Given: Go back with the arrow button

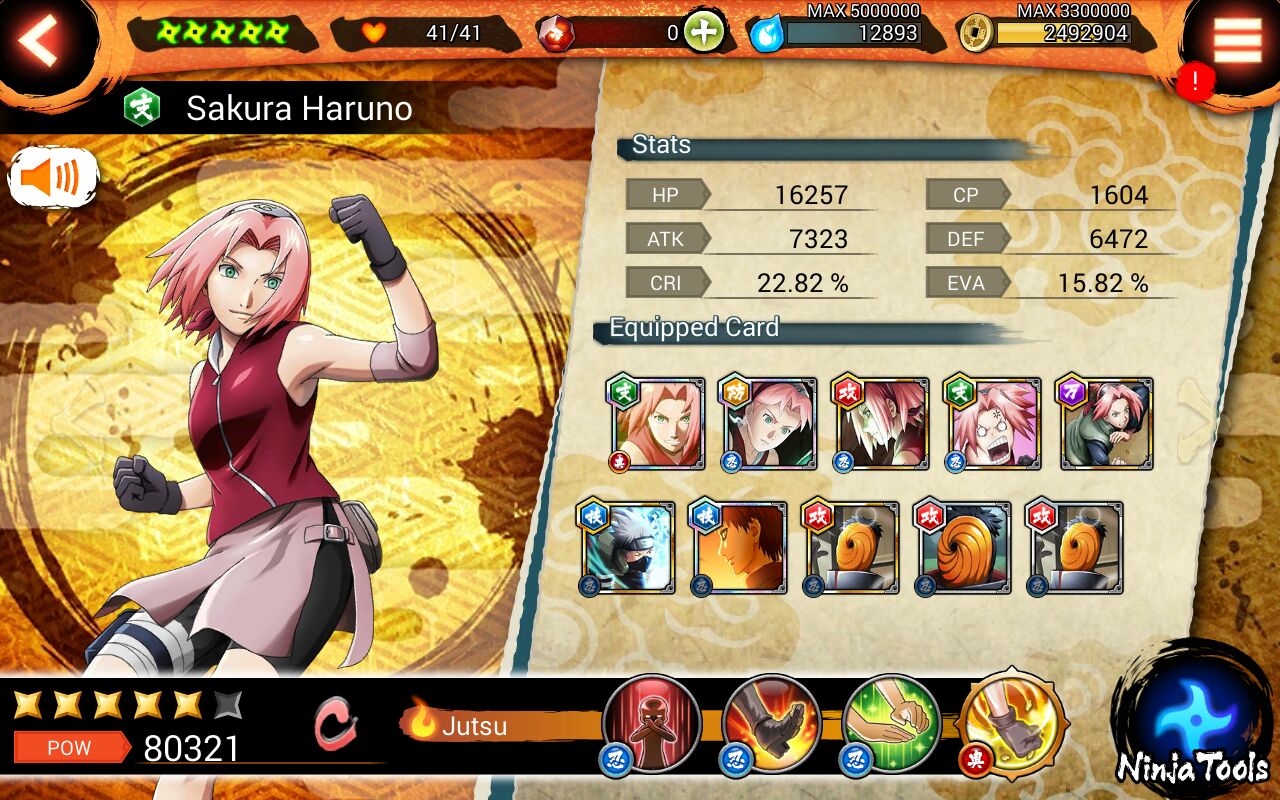Looking at the screenshot, I should pos(42,41).
